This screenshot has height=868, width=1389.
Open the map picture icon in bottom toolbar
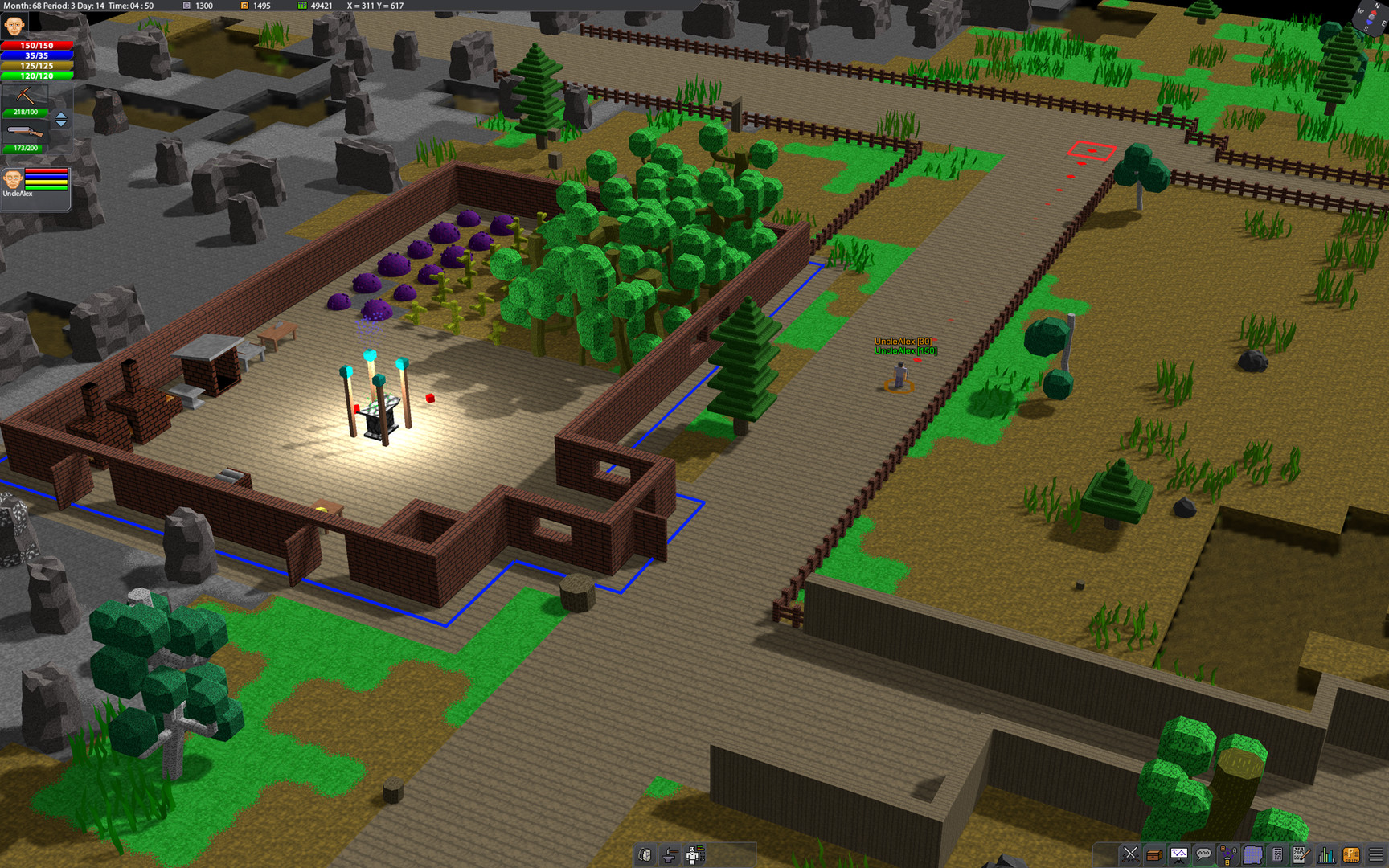pos(1178,854)
